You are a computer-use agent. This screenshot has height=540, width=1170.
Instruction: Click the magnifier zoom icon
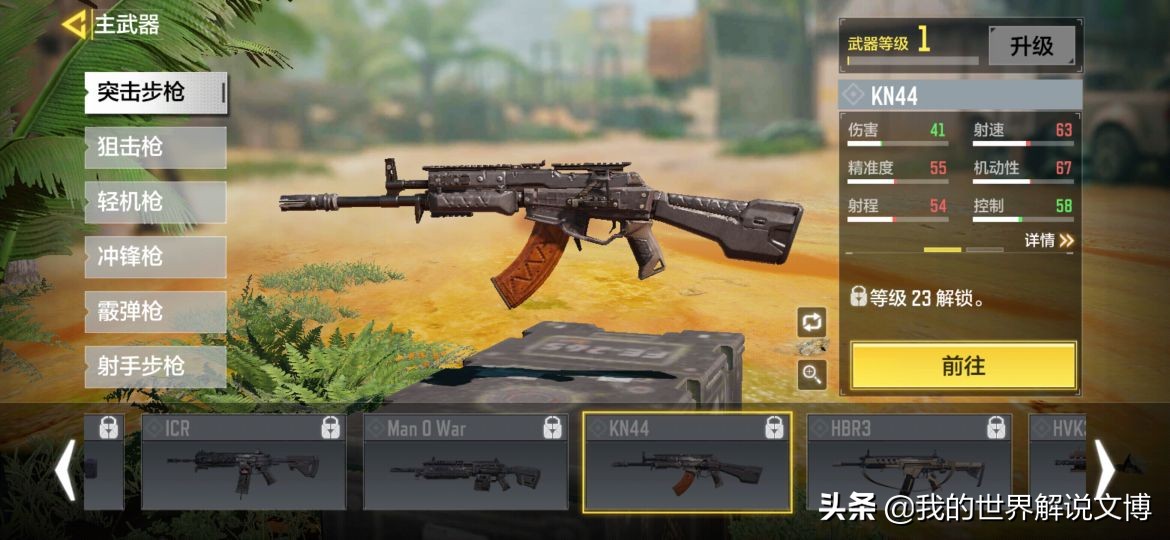(811, 375)
